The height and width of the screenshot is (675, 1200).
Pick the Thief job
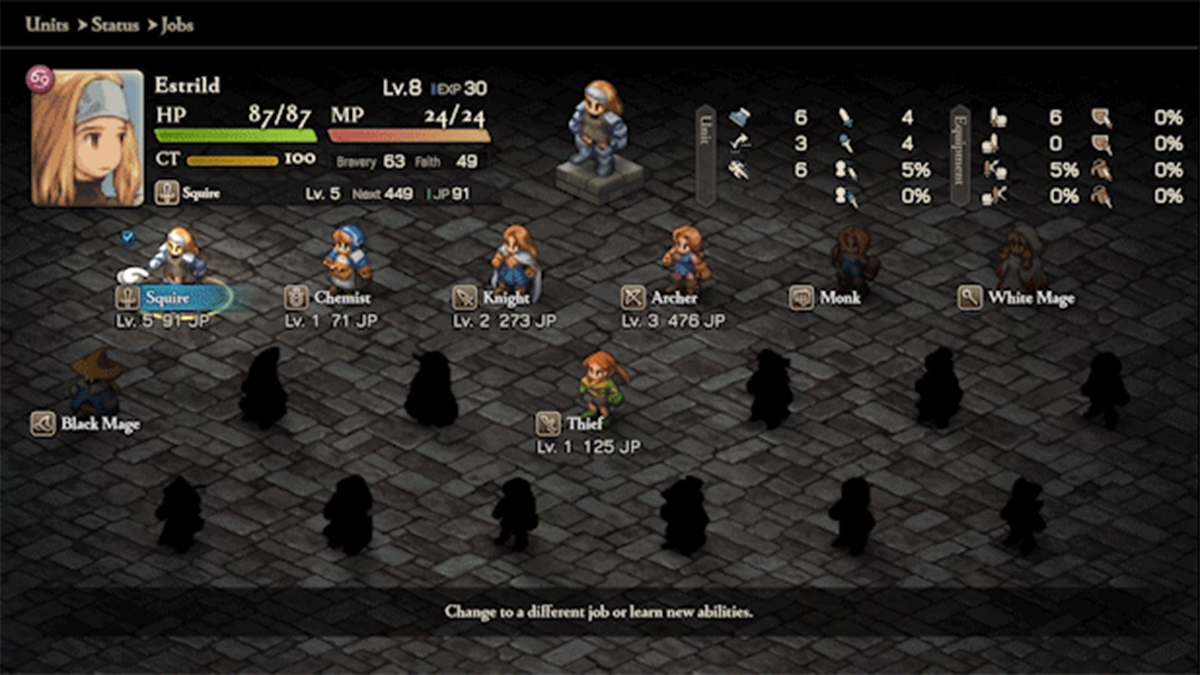pyautogui.click(x=584, y=423)
